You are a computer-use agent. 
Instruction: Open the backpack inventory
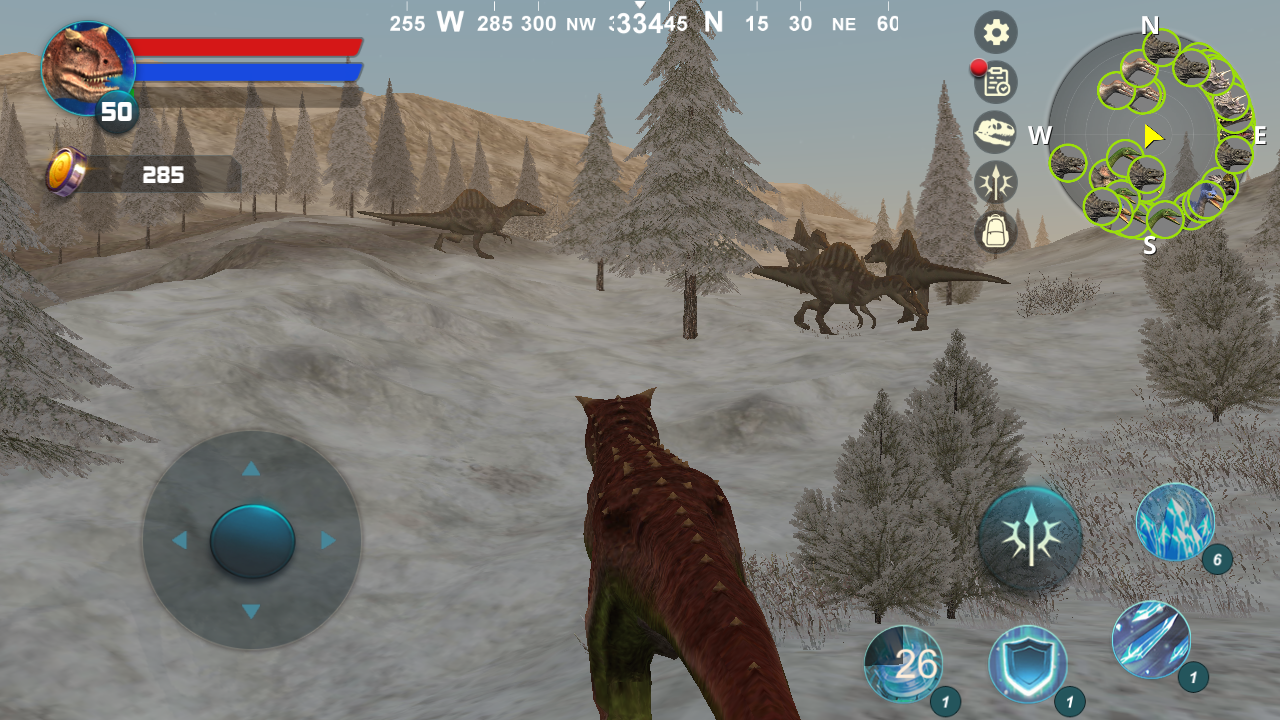pos(995,233)
